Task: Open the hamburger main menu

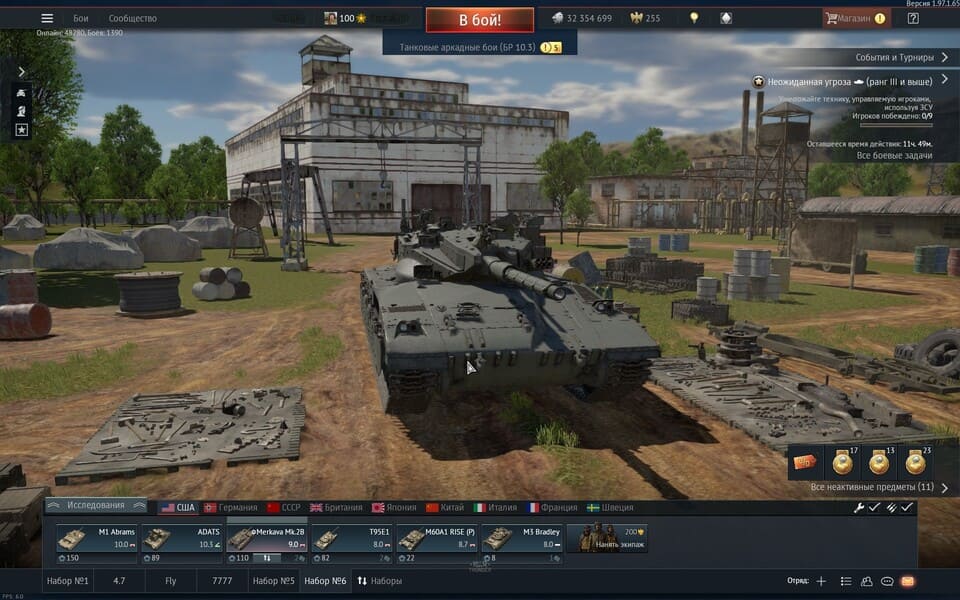Action: point(47,18)
